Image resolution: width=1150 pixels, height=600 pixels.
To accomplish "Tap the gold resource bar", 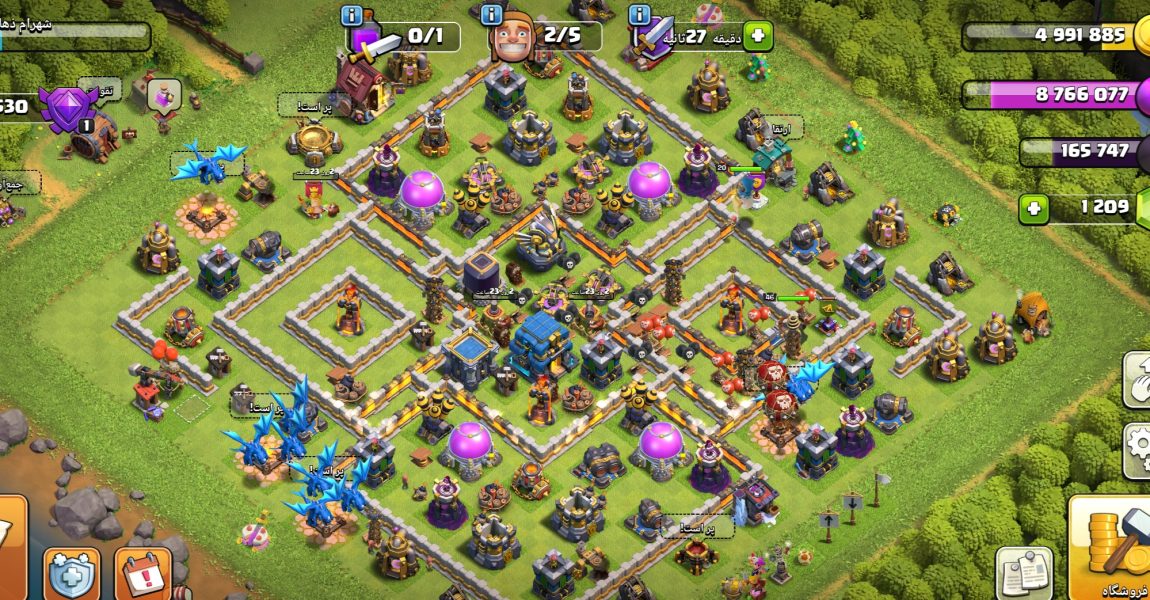I will coord(1055,36).
